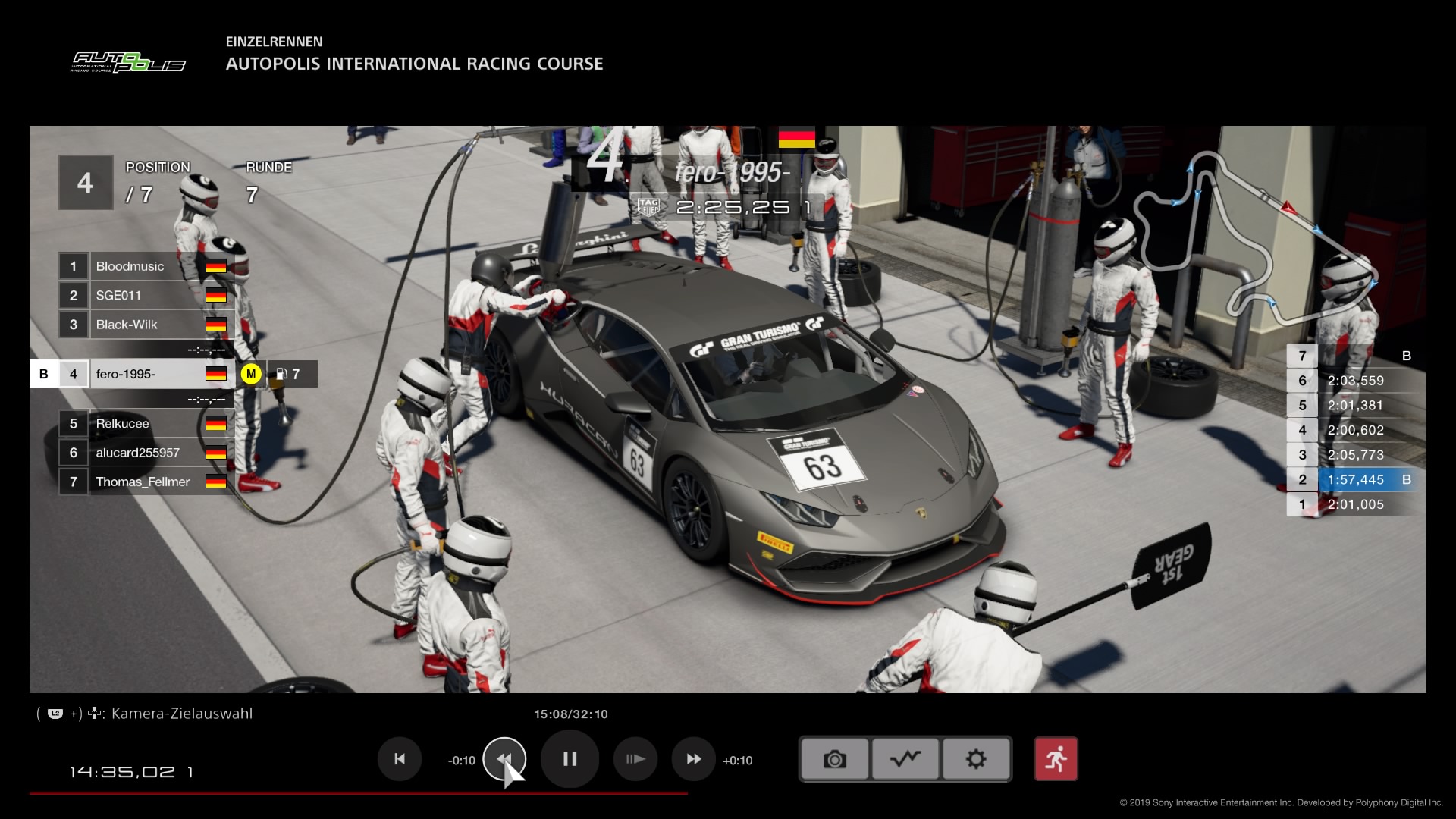
Task: Select fero-1995- in the standings
Action: 144,374
